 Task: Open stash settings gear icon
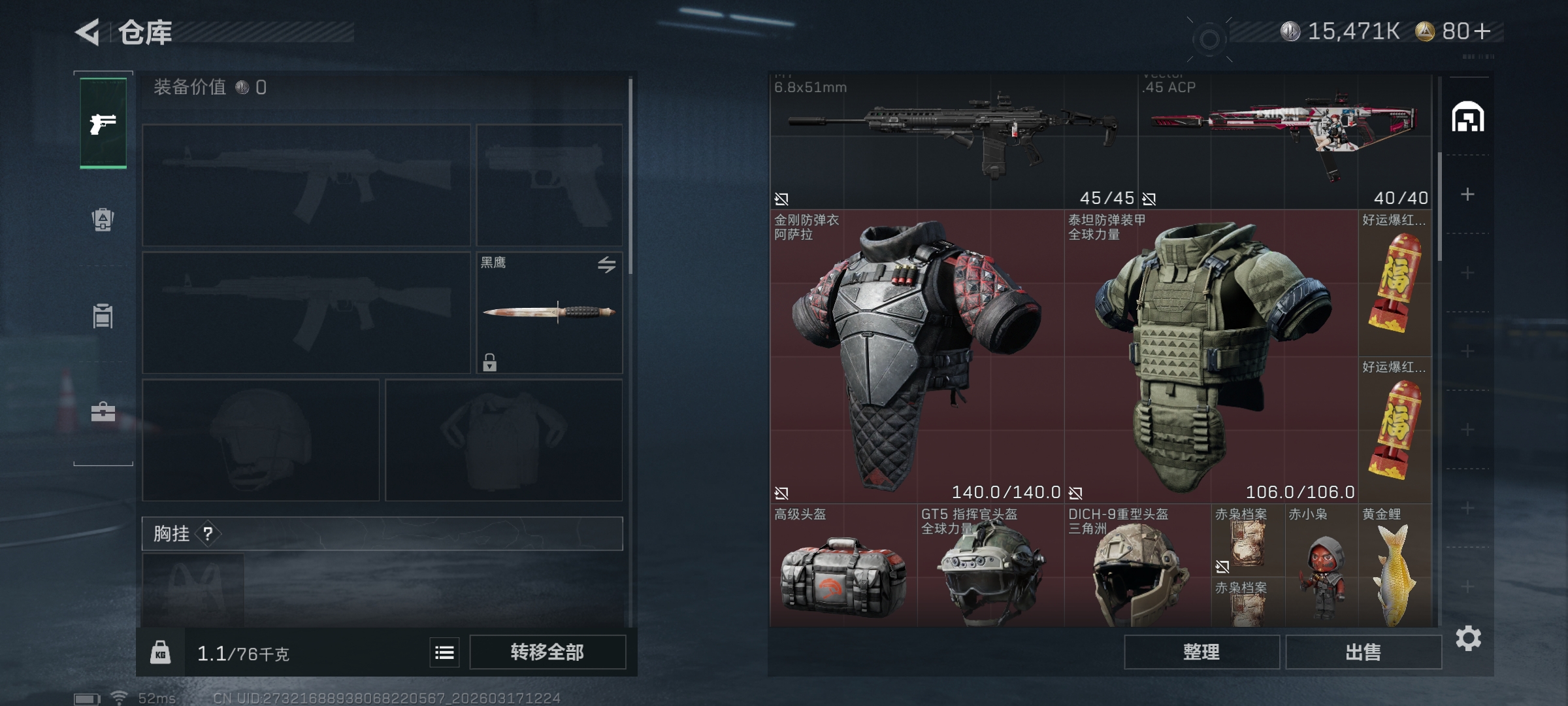[1468, 638]
